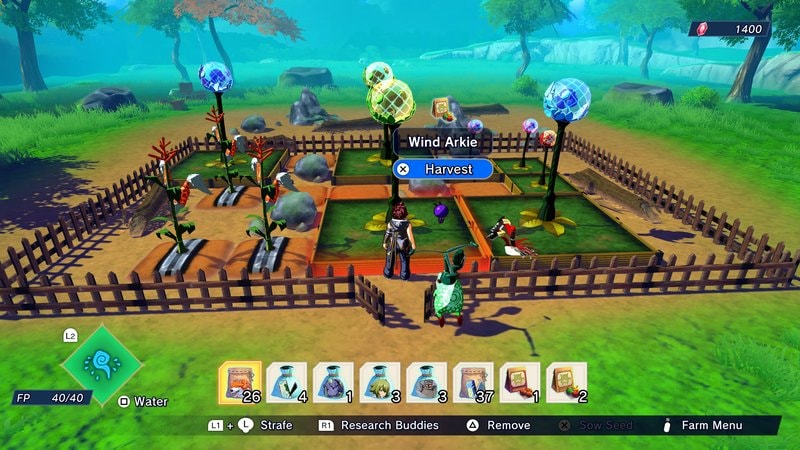
Task: Select the highlighted seed bag with 26
Action: tap(239, 382)
